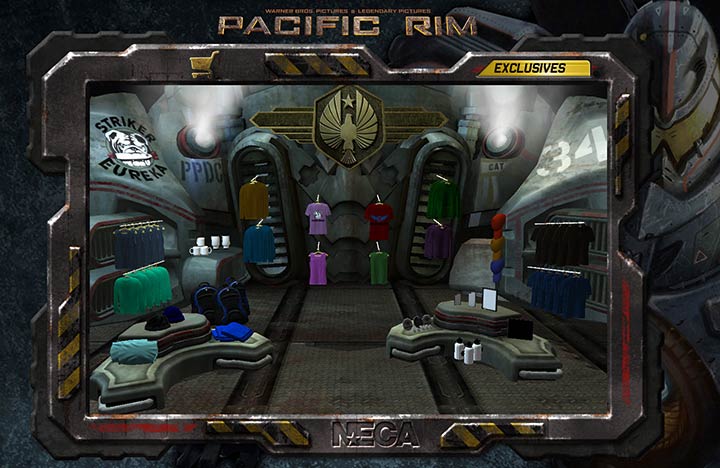
Task: Select the yellow long-sleeve shirt
Action: (253, 200)
